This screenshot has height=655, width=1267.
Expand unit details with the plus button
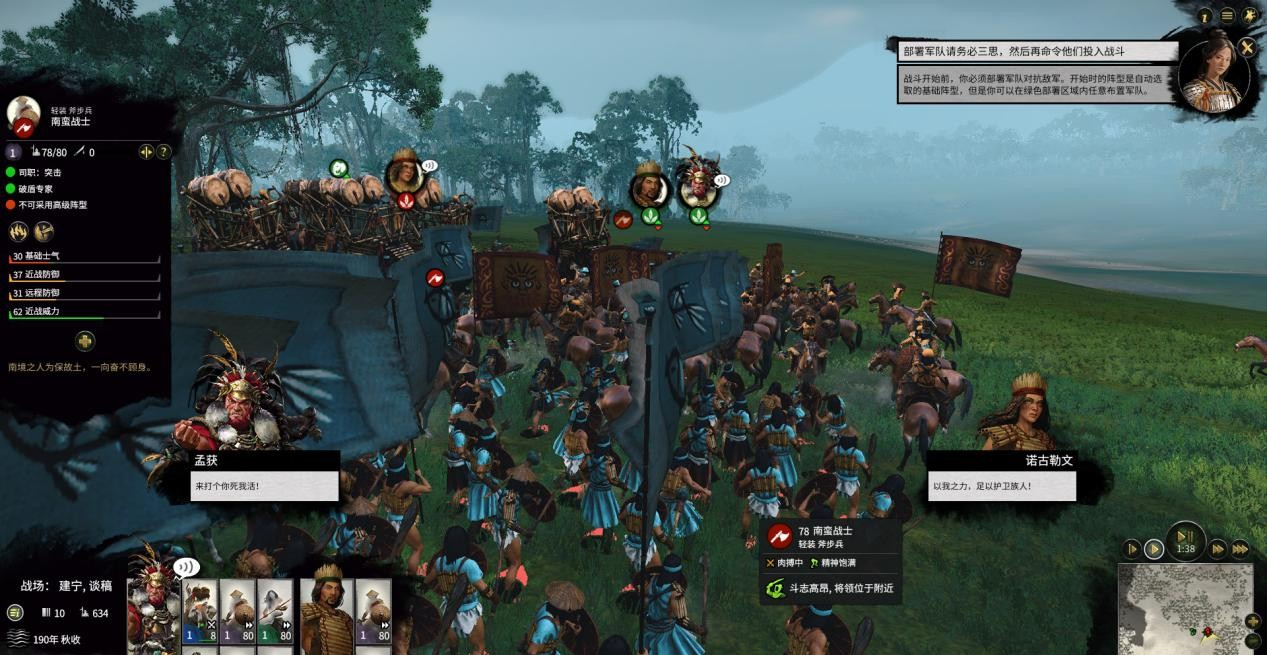tap(85, 342)
